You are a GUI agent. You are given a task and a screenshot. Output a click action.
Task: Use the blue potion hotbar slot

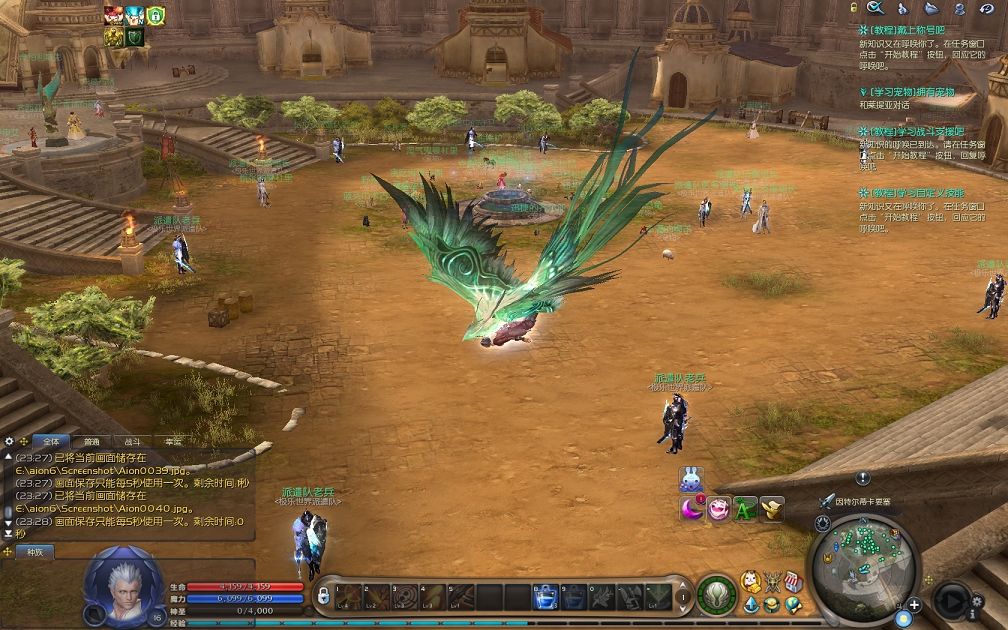545,597
